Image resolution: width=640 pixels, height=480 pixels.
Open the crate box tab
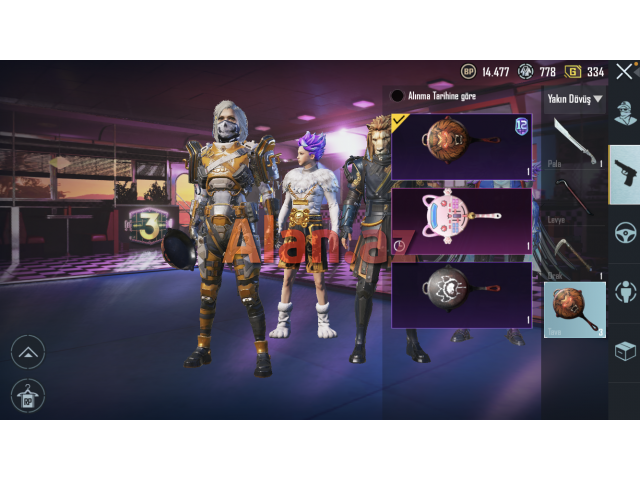click(625, 350)
